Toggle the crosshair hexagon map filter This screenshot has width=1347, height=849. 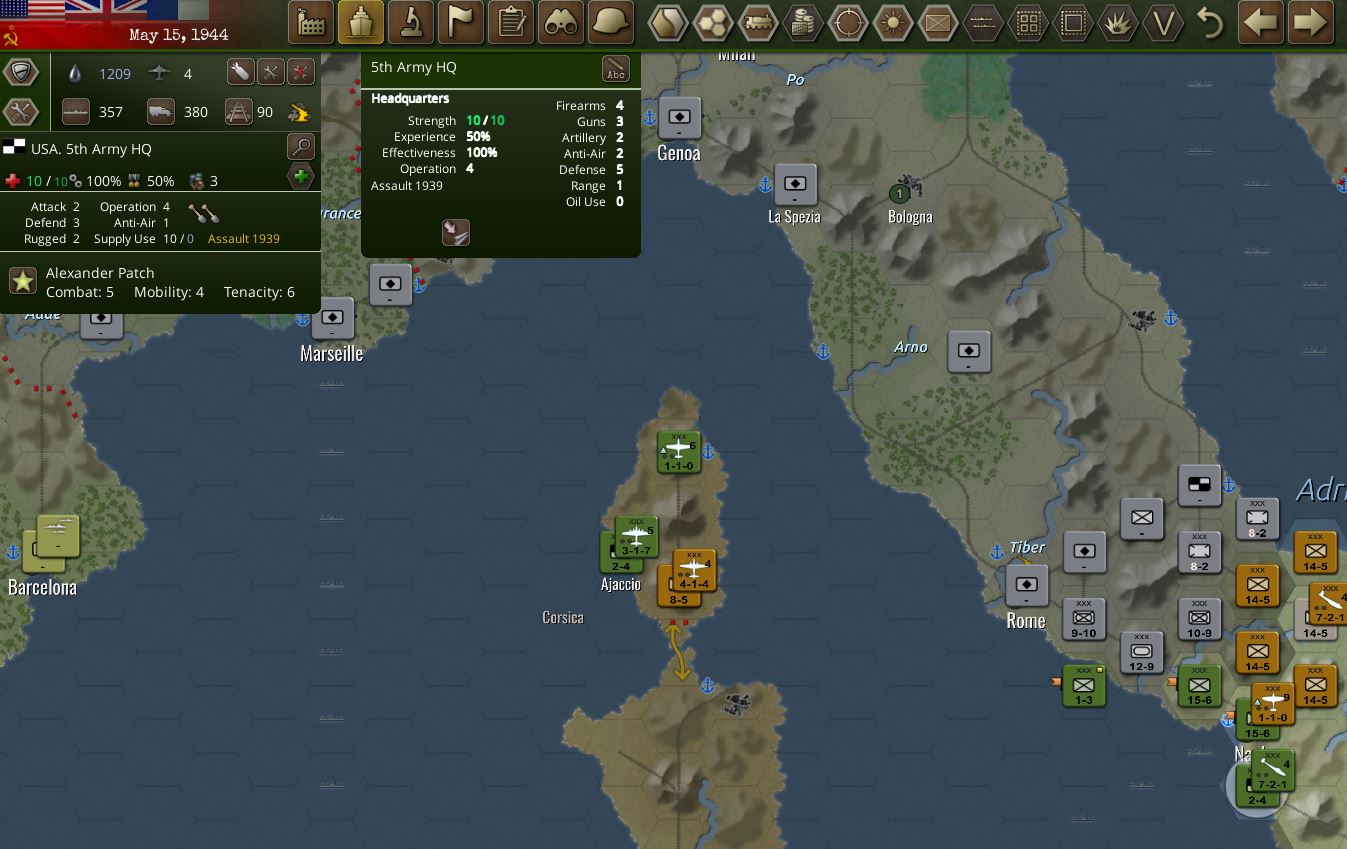pos(849,22)
